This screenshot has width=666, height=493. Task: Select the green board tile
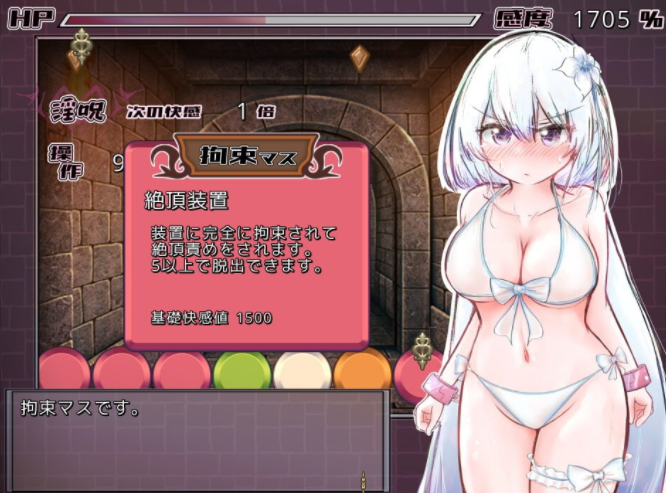coord(241,370)
